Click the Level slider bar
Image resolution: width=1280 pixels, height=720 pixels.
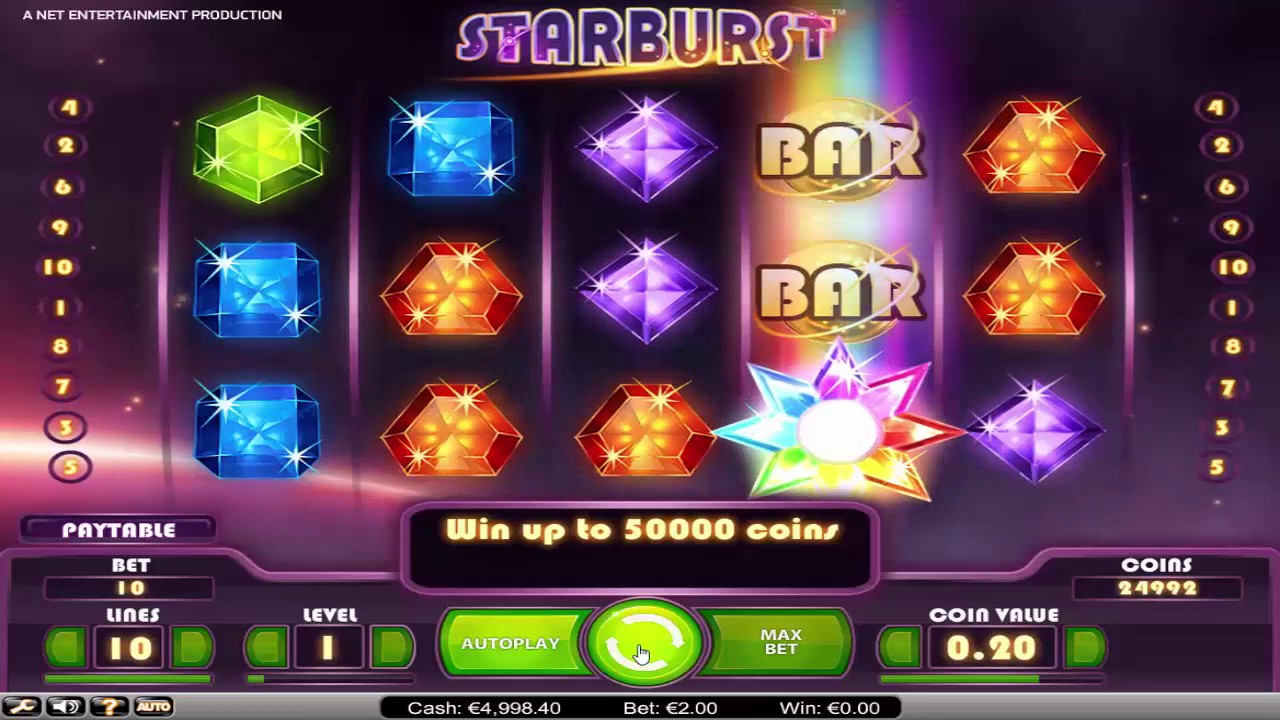point(329,680)
